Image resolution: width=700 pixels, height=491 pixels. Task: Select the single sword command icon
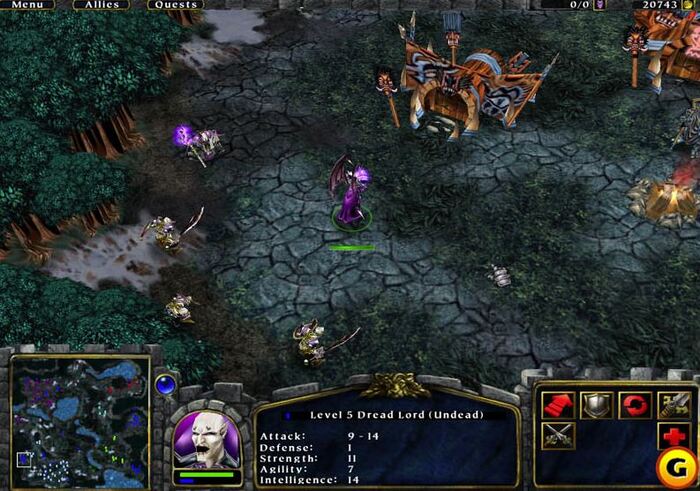click(672, 404)
